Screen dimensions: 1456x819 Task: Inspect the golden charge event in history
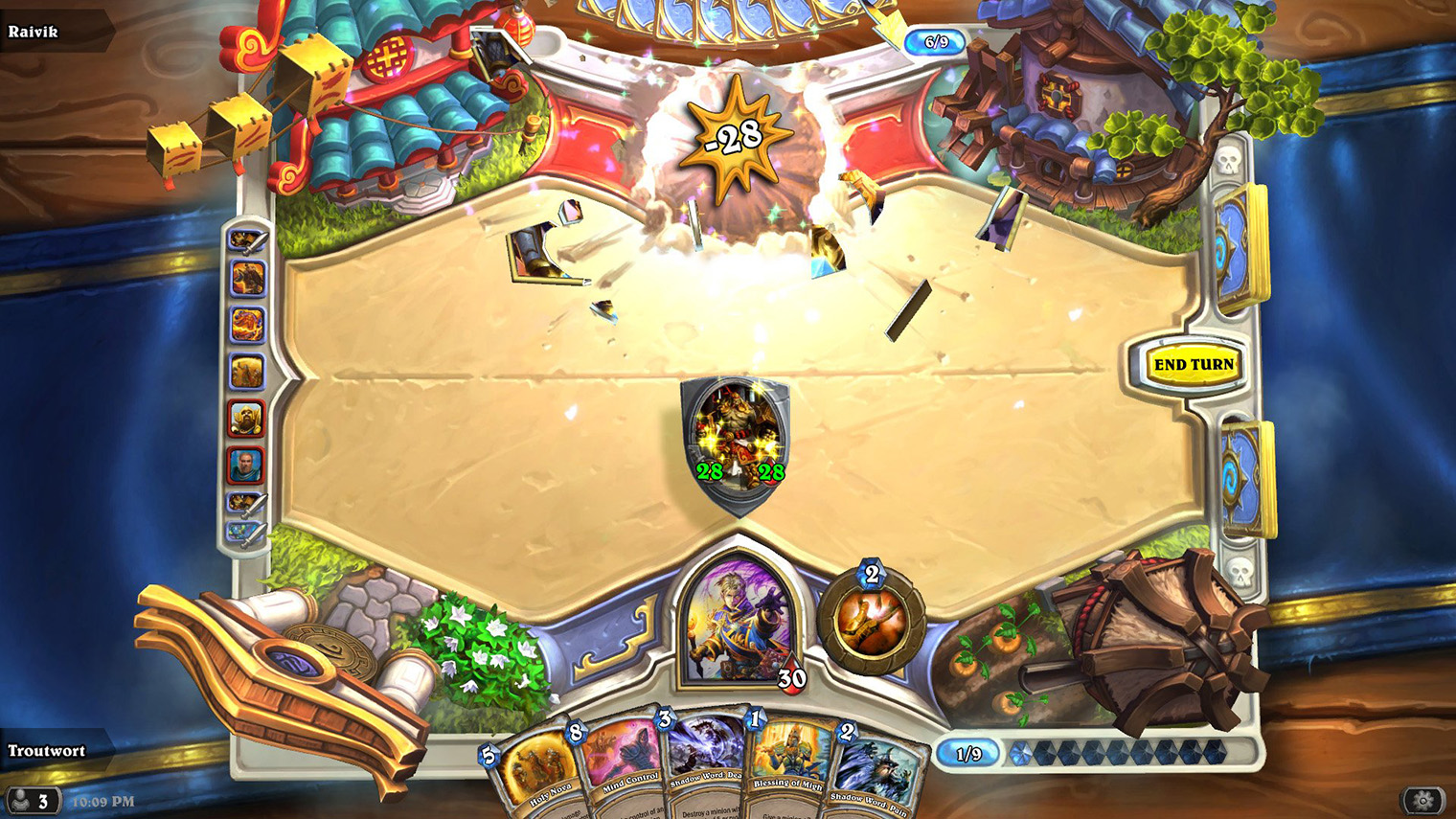[249, 368]
